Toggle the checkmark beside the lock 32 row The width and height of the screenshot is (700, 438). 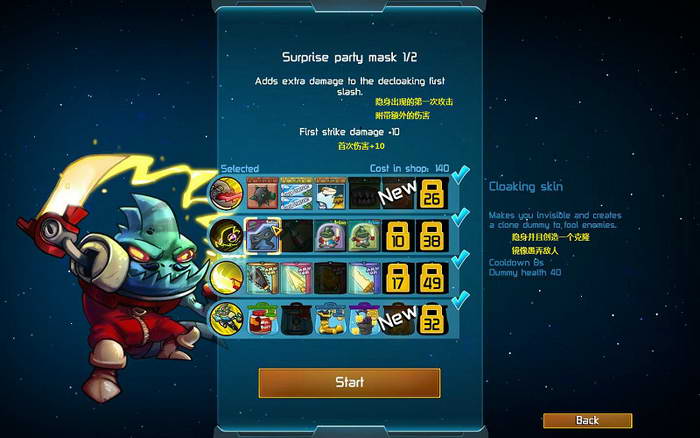[459, 300]
